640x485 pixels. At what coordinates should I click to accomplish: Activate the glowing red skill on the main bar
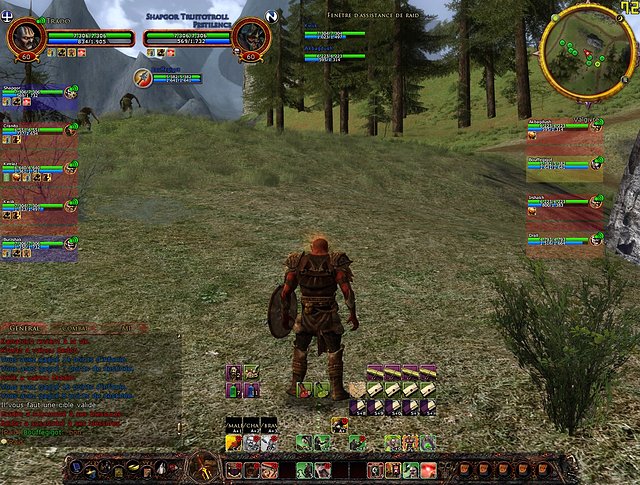[427, 469]
